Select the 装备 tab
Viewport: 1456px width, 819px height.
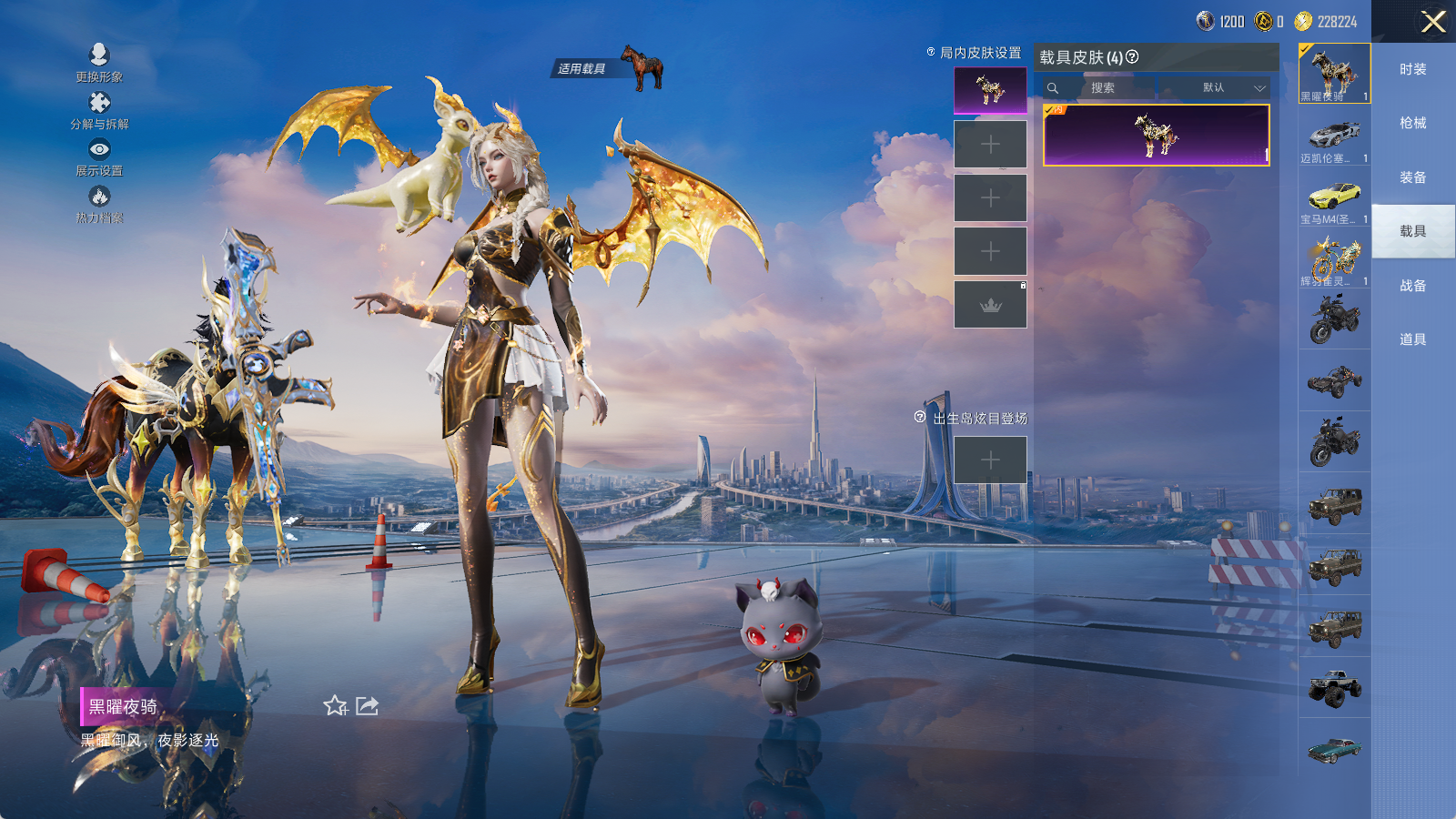(1412, 177)
